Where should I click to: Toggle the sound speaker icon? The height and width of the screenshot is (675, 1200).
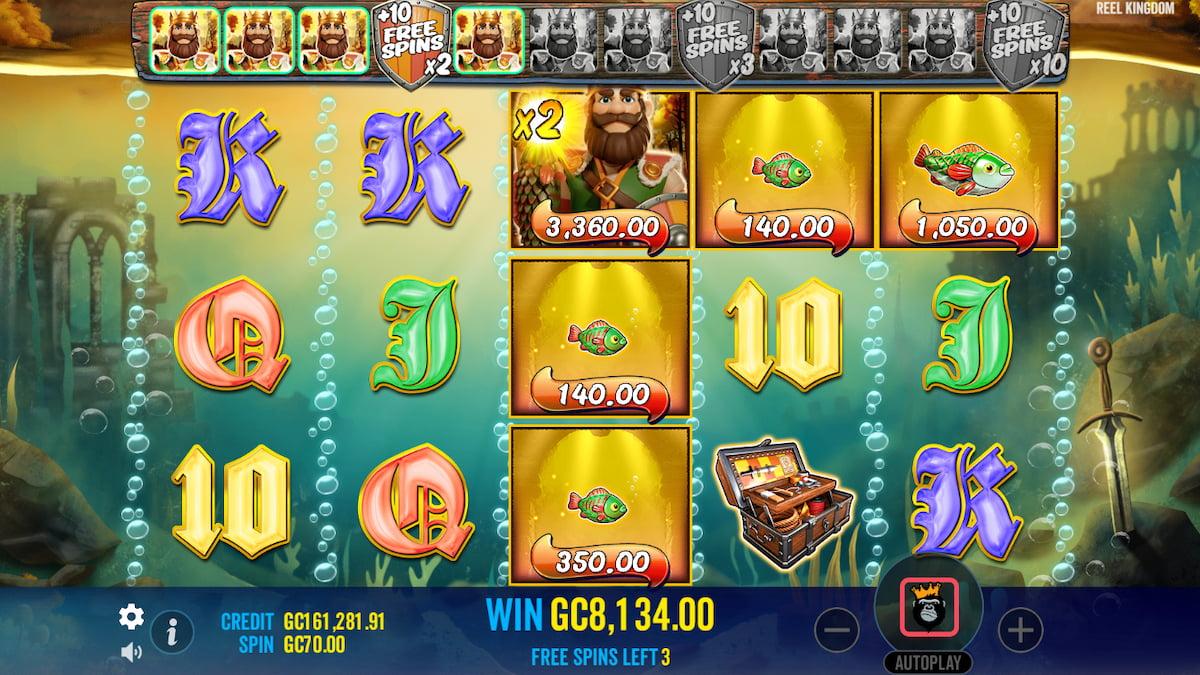(131, 652)
